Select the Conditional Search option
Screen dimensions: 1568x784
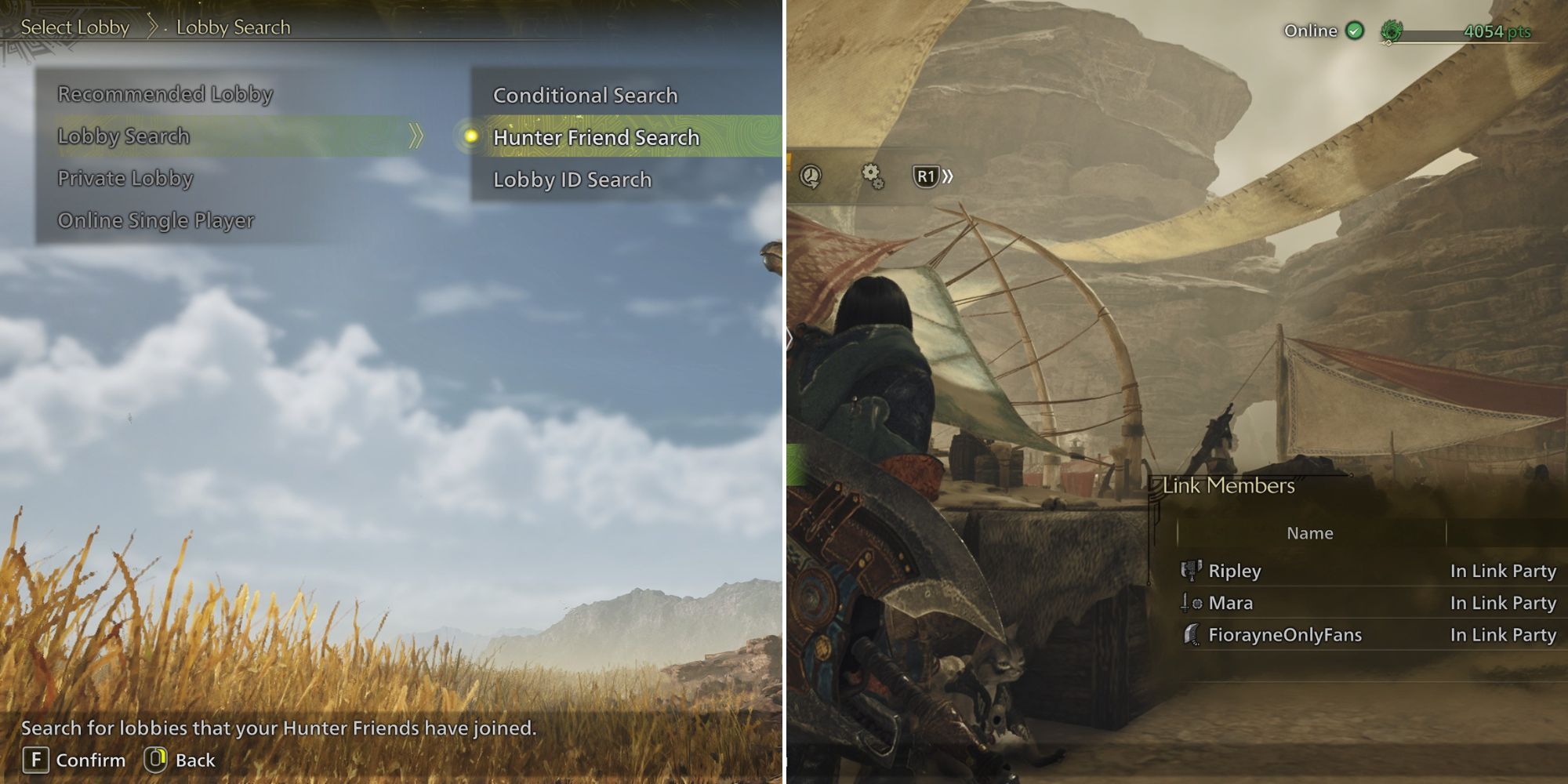coord(585,95)
